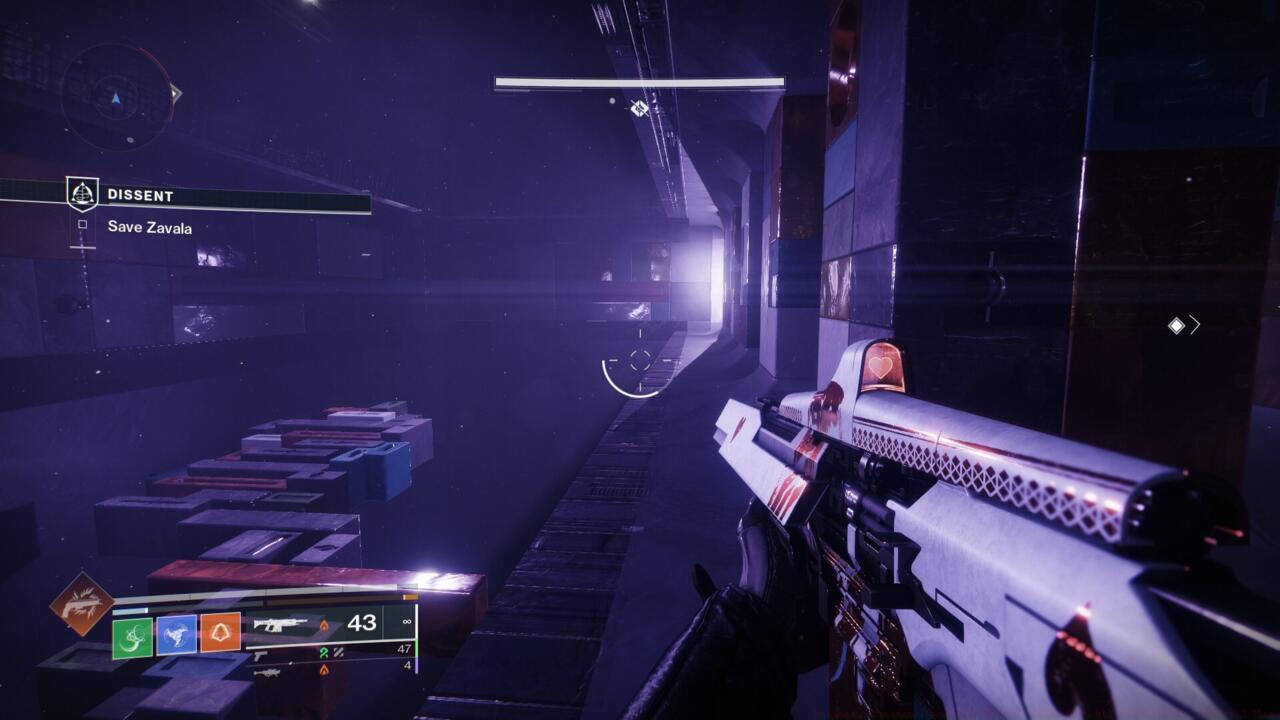This screenshot has height=720, width=1280.
Task: Click the heavy machine gun weapon icon
Action: click(x=269, y=674)
